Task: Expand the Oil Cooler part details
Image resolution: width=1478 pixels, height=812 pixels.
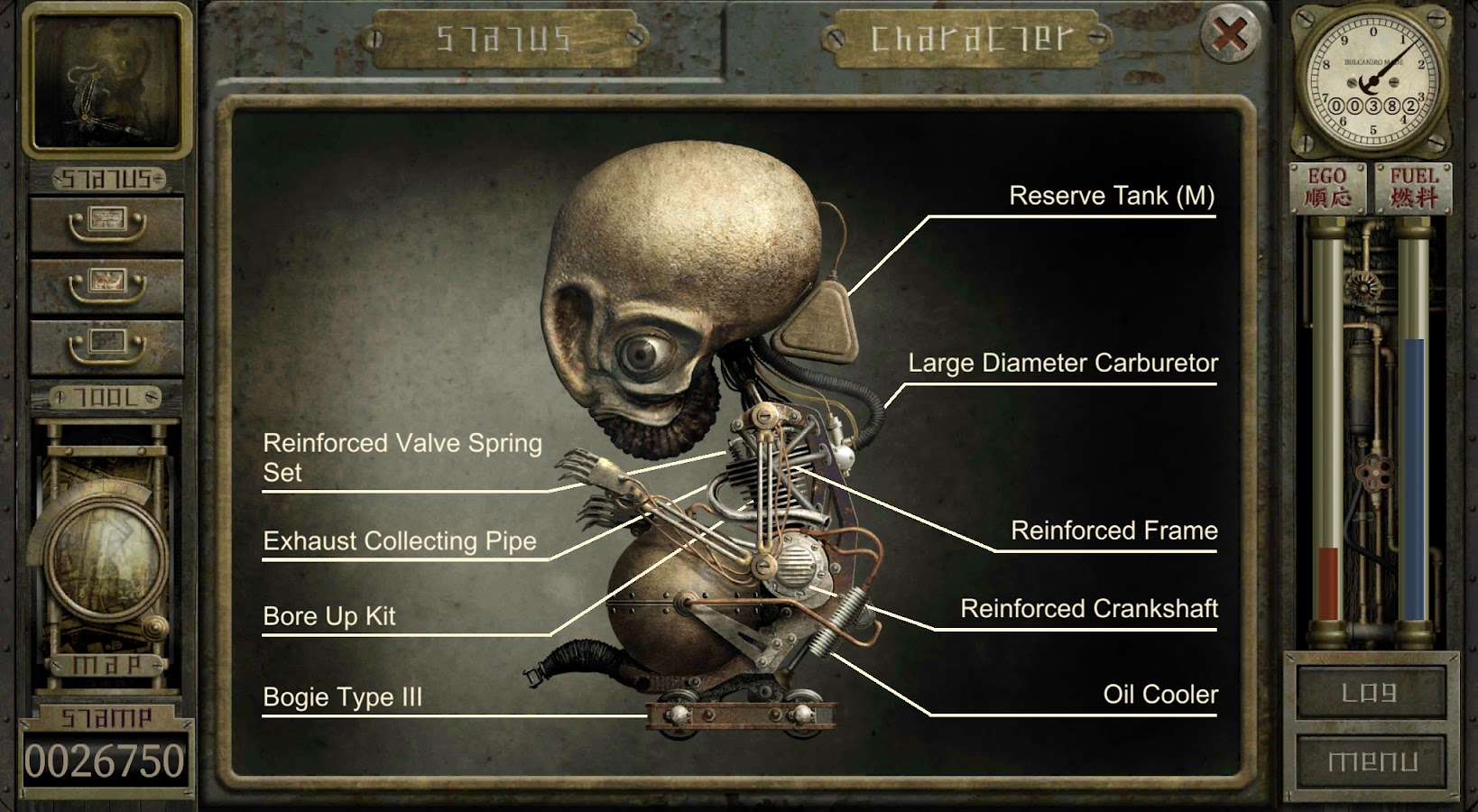Action: click(1159, 695)
